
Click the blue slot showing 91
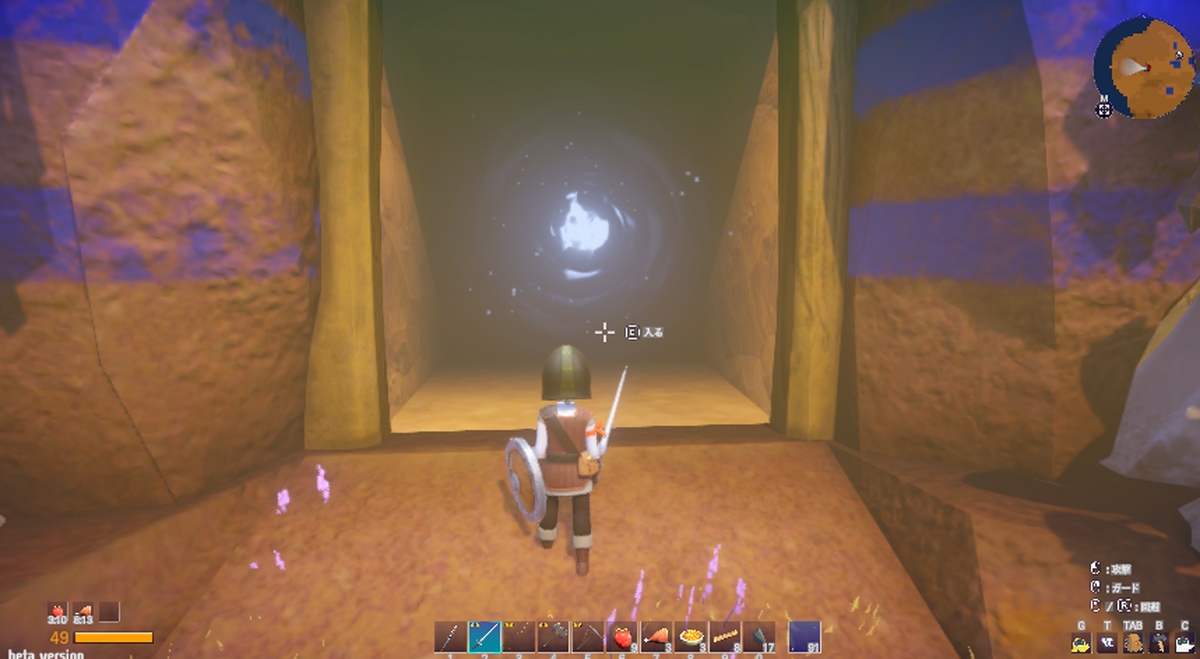click(x=804, y=637)
